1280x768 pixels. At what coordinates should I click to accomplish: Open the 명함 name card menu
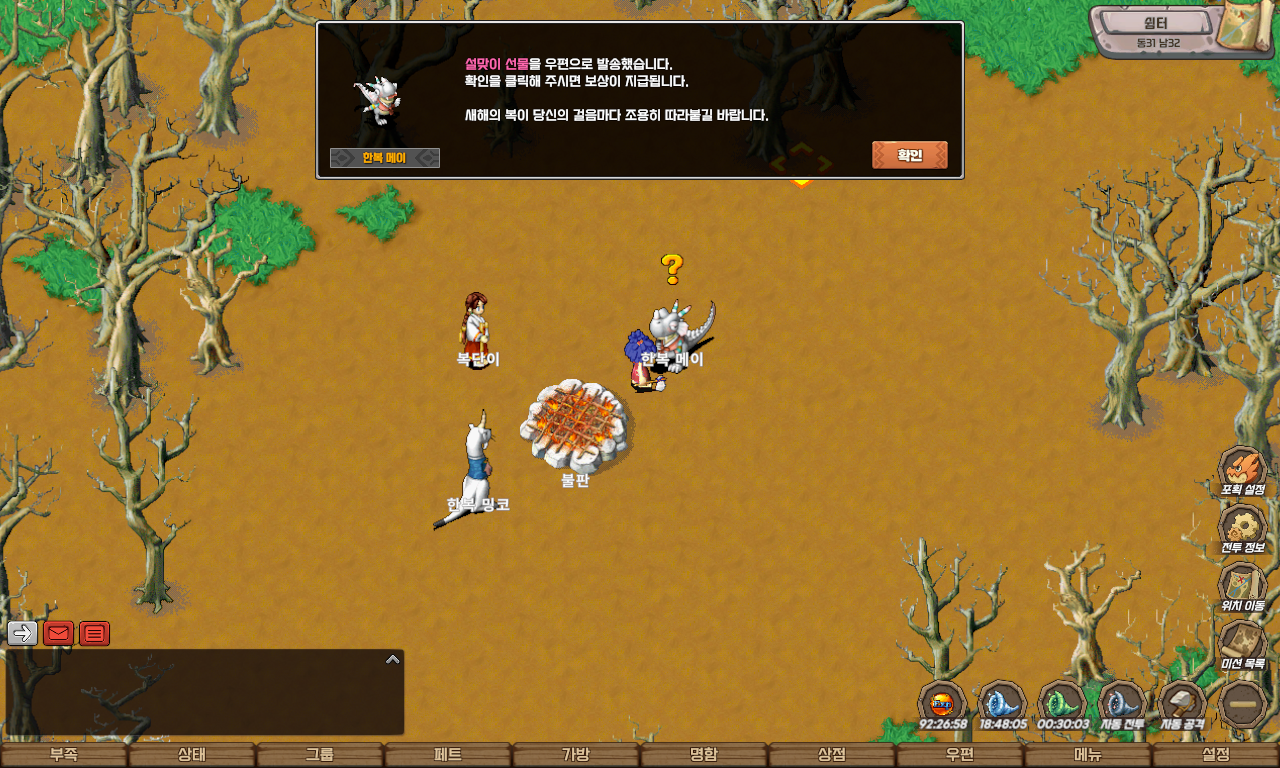[704, 755]
